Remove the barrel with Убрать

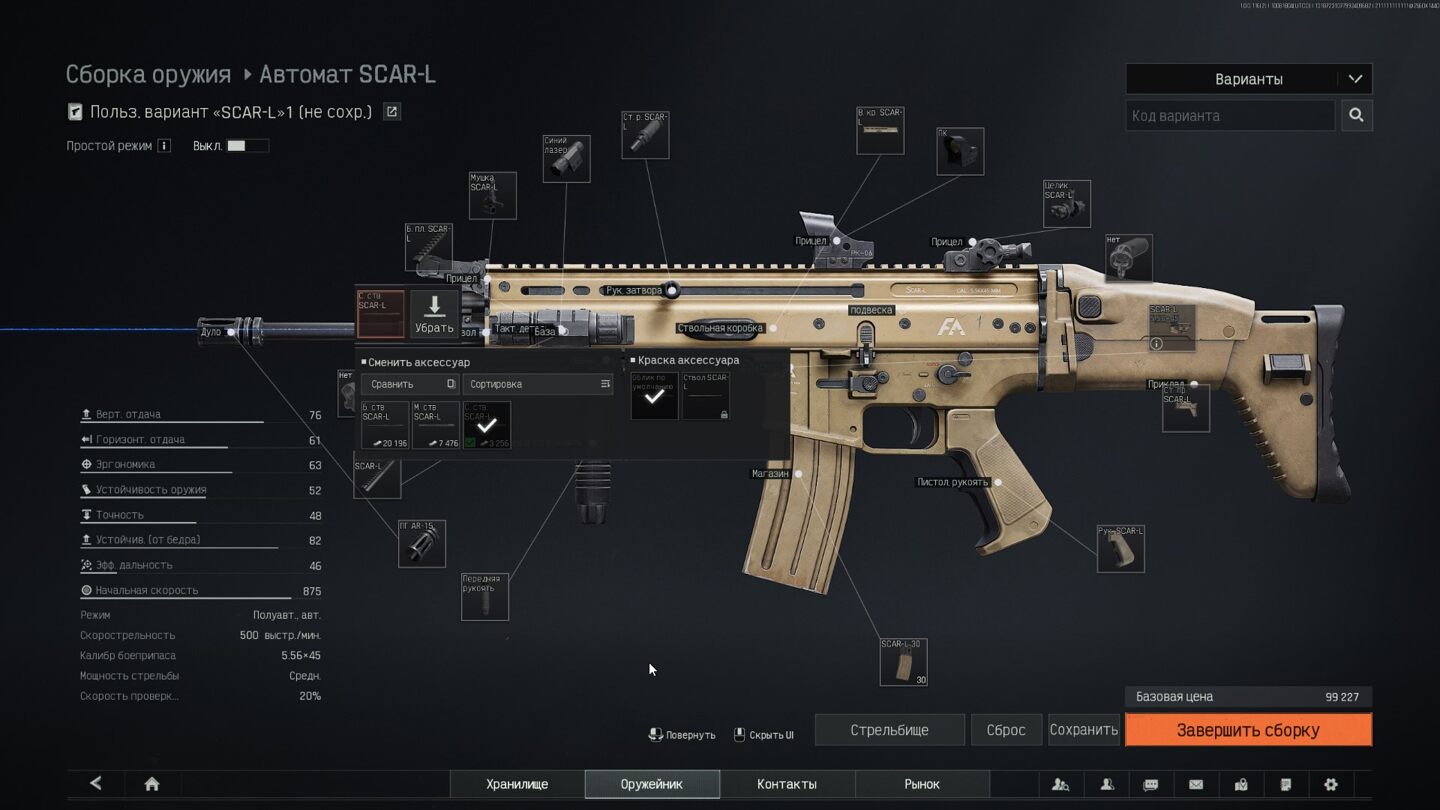pyautogui.click(x=434, y=314)
